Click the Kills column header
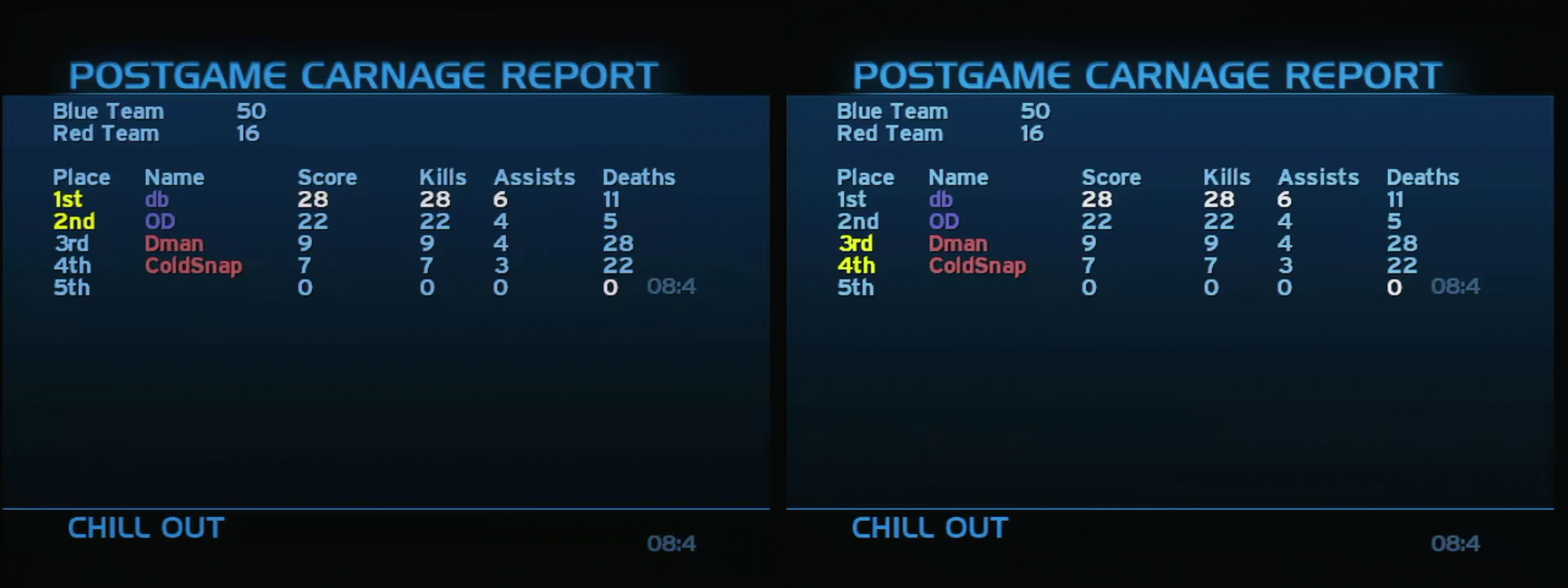Viewport: 1568px width, 588px height. click(443, 177)
